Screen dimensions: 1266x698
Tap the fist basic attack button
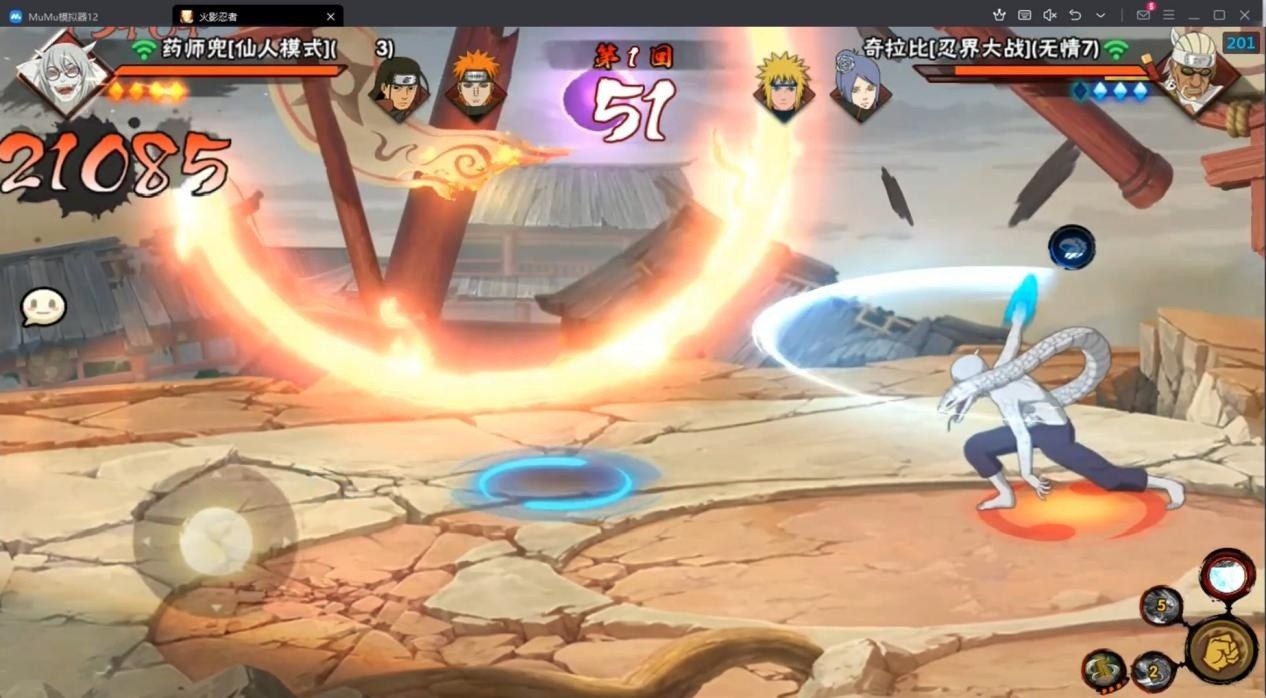click(x=1221, y=650)
